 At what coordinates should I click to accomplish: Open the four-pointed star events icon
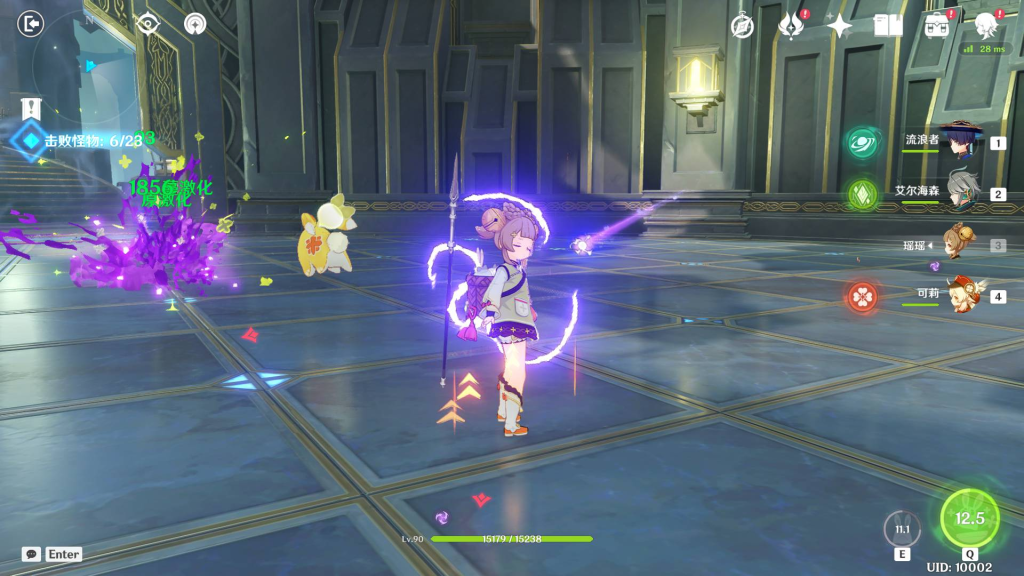(x=839, y=26)
